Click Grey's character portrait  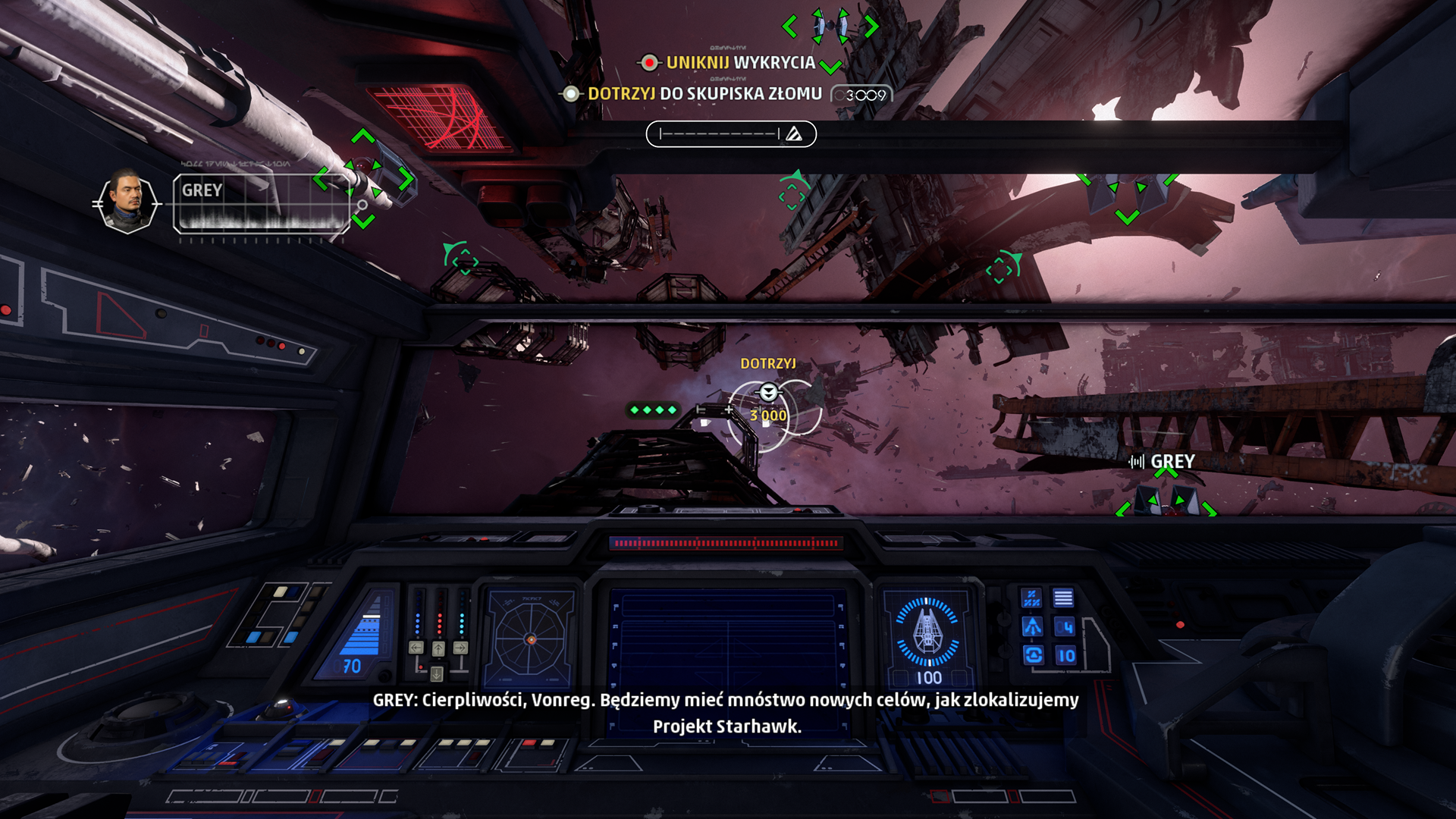coord(127,202)
